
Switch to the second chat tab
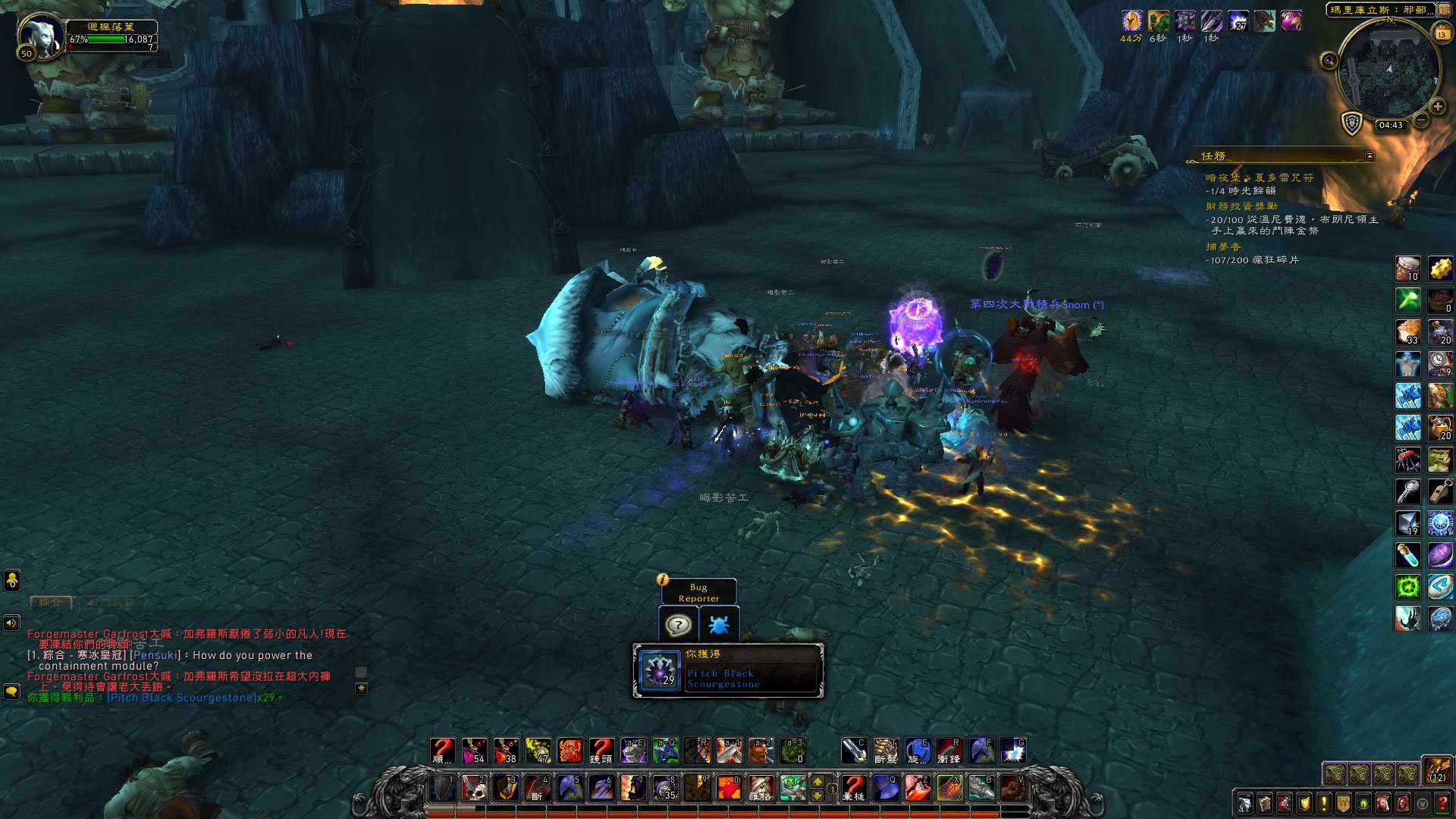pyautogui.click(x=111, y=603)
